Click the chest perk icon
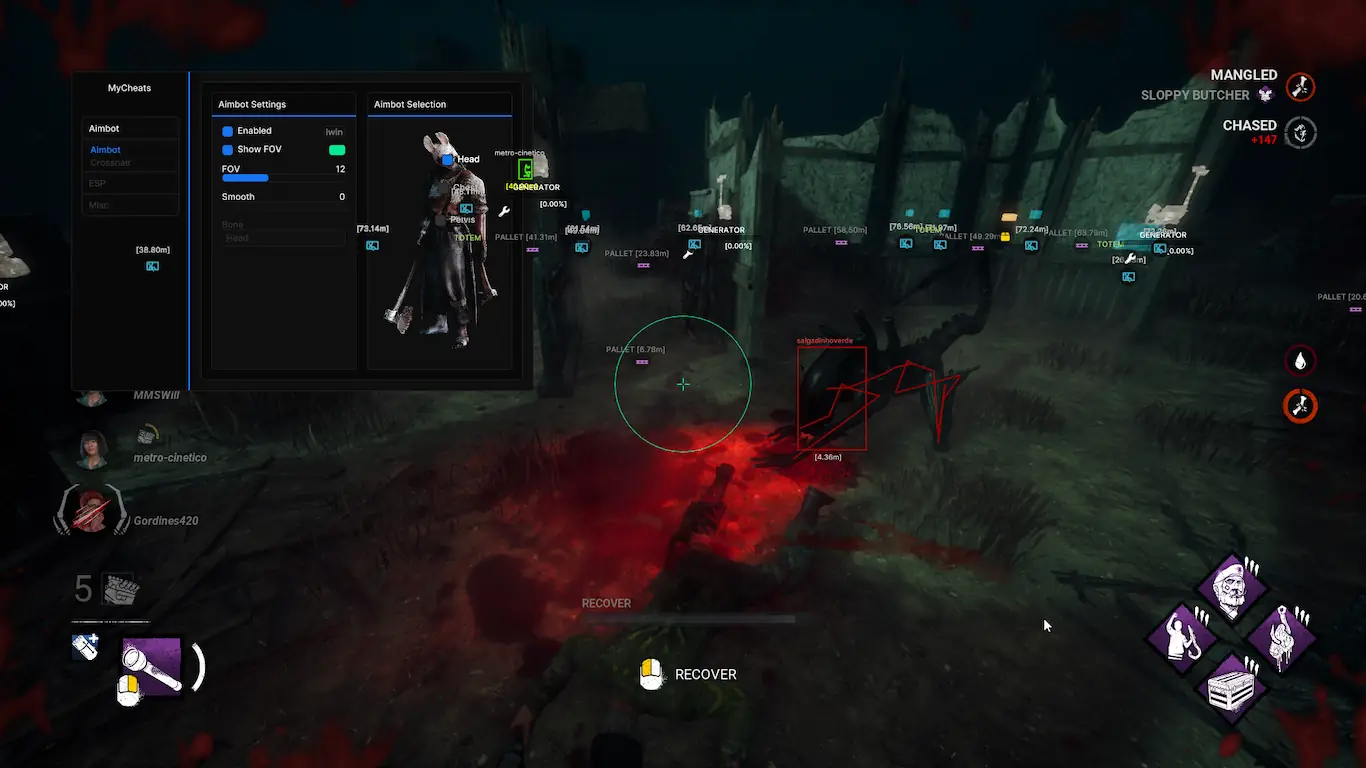Screen dimensions: 1366x768 tap(1231, 689)
